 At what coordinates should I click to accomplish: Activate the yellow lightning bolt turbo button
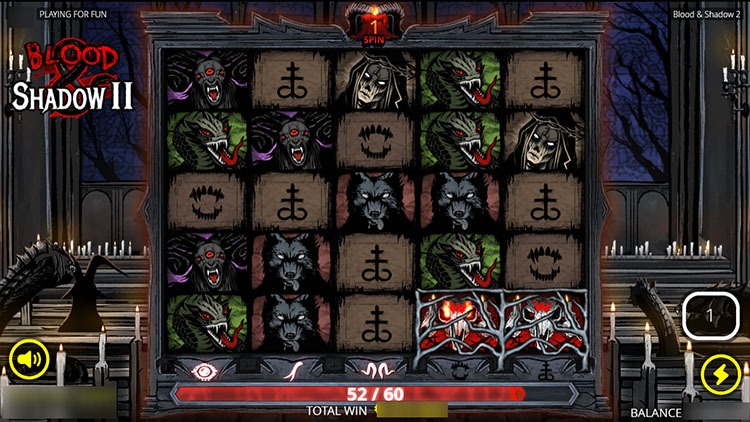pos(718,374)
